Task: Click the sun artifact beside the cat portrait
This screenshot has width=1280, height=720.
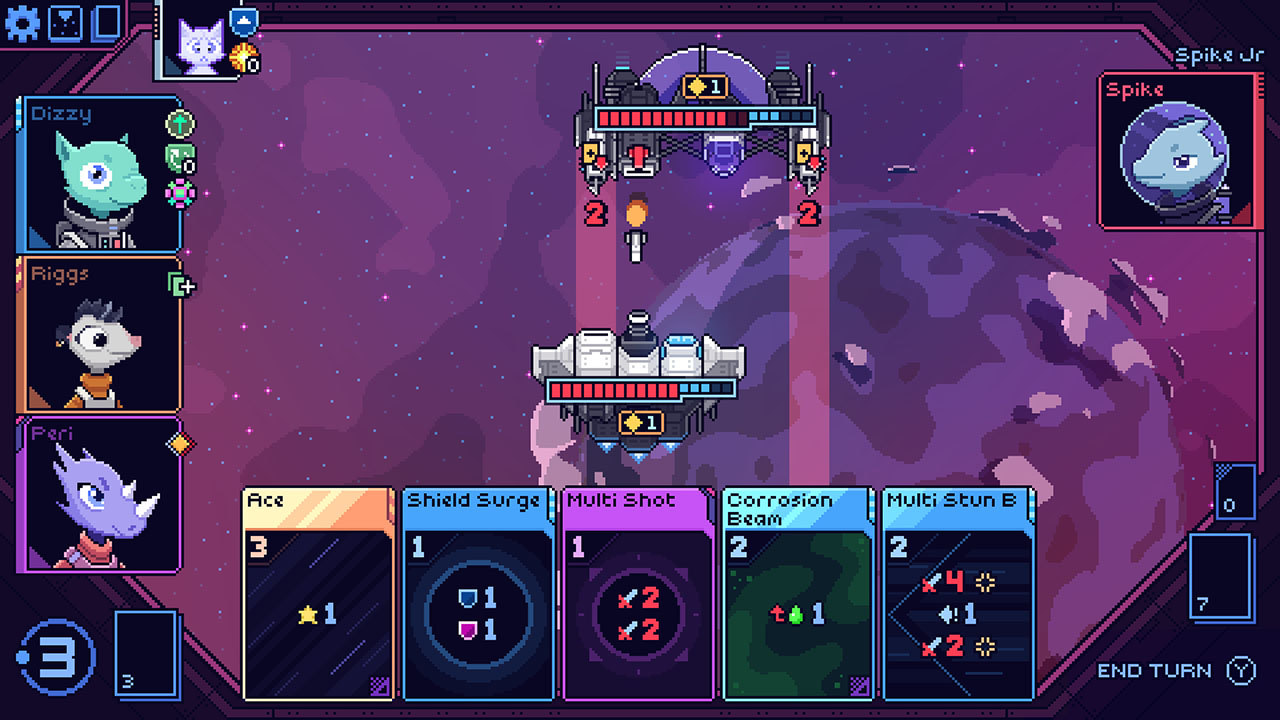Action: click(243, 58)
